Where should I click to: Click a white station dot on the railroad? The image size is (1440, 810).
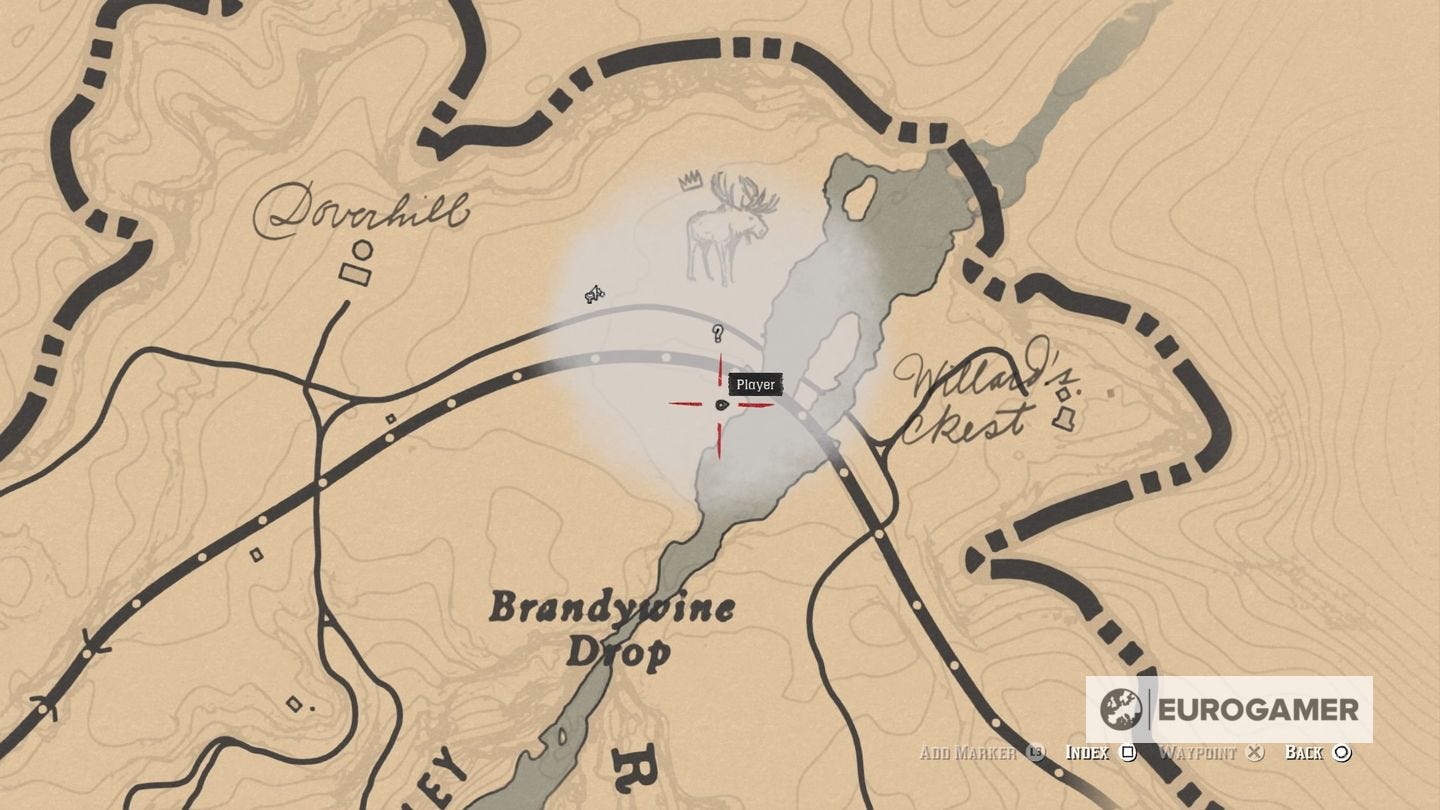tap(667, 355)
